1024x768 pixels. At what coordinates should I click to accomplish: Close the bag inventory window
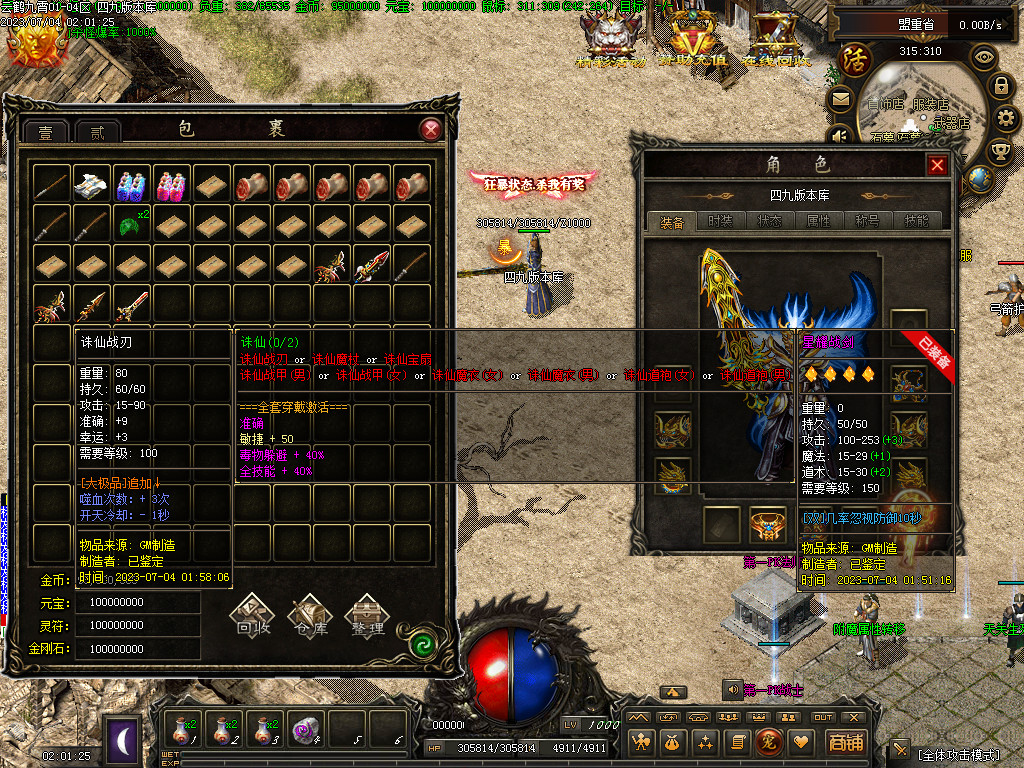(x=430, y=129)
